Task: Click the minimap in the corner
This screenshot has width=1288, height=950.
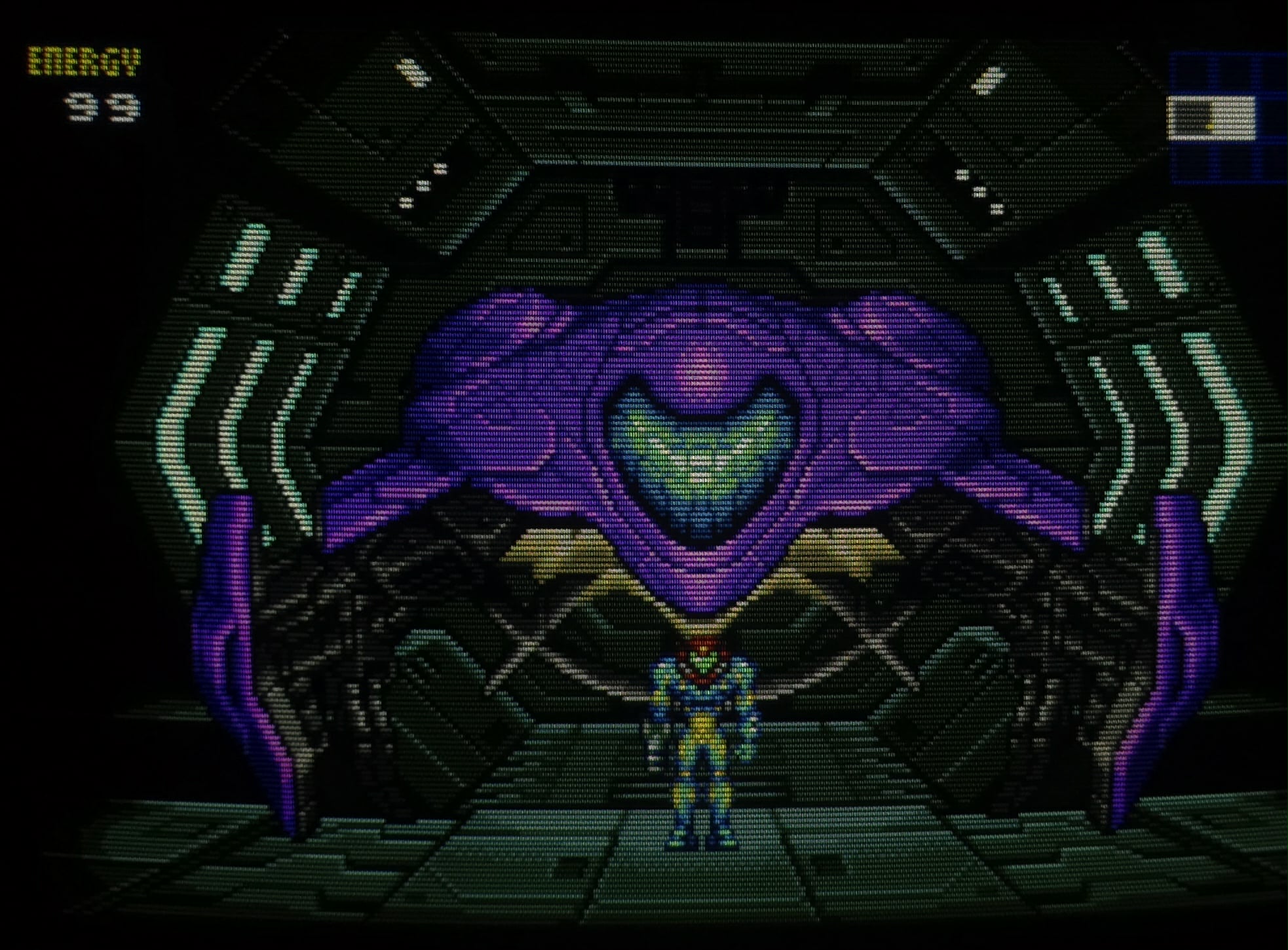Action: (1227, 118)
